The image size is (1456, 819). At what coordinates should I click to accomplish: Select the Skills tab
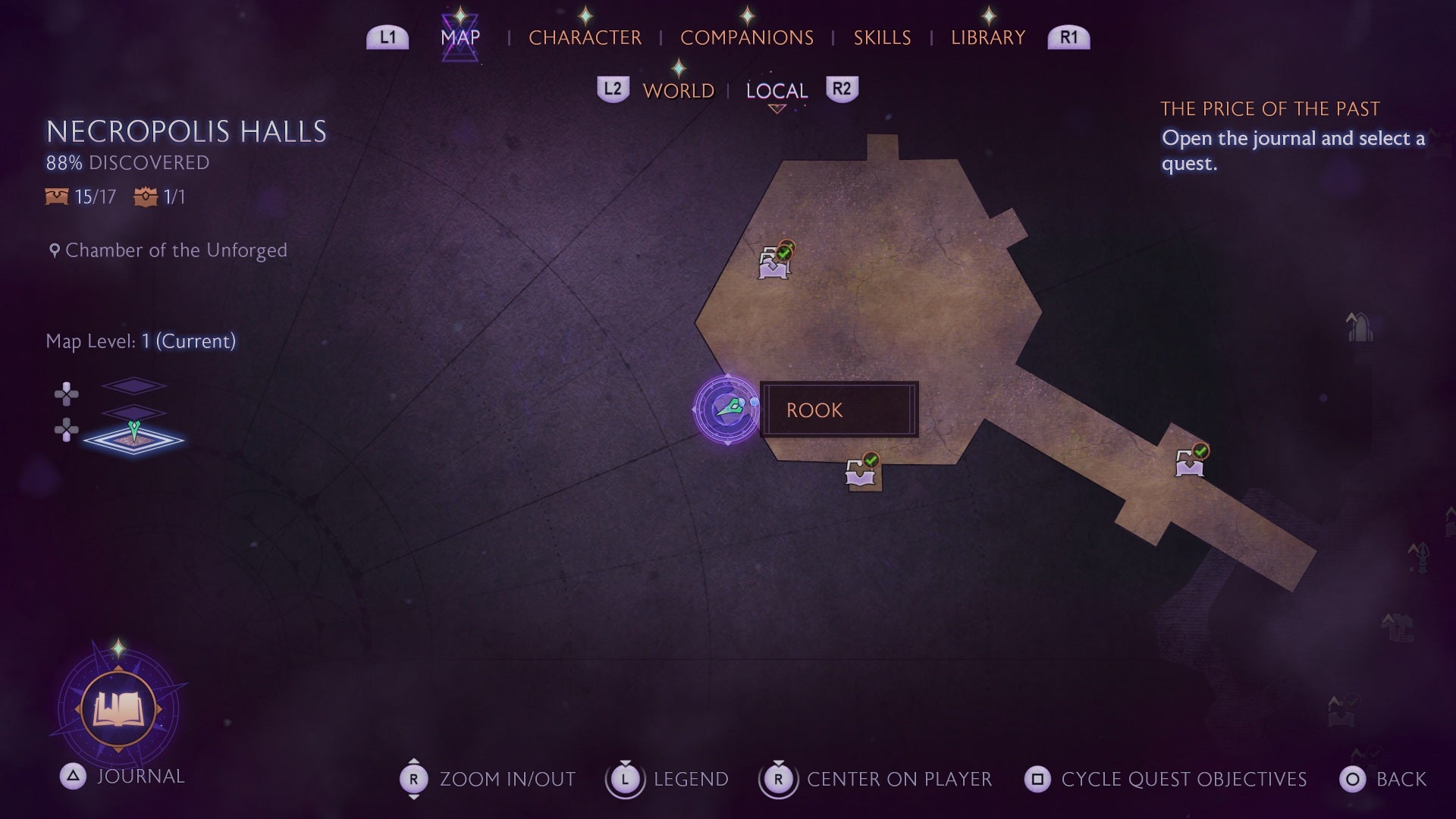tap(882, 37)
